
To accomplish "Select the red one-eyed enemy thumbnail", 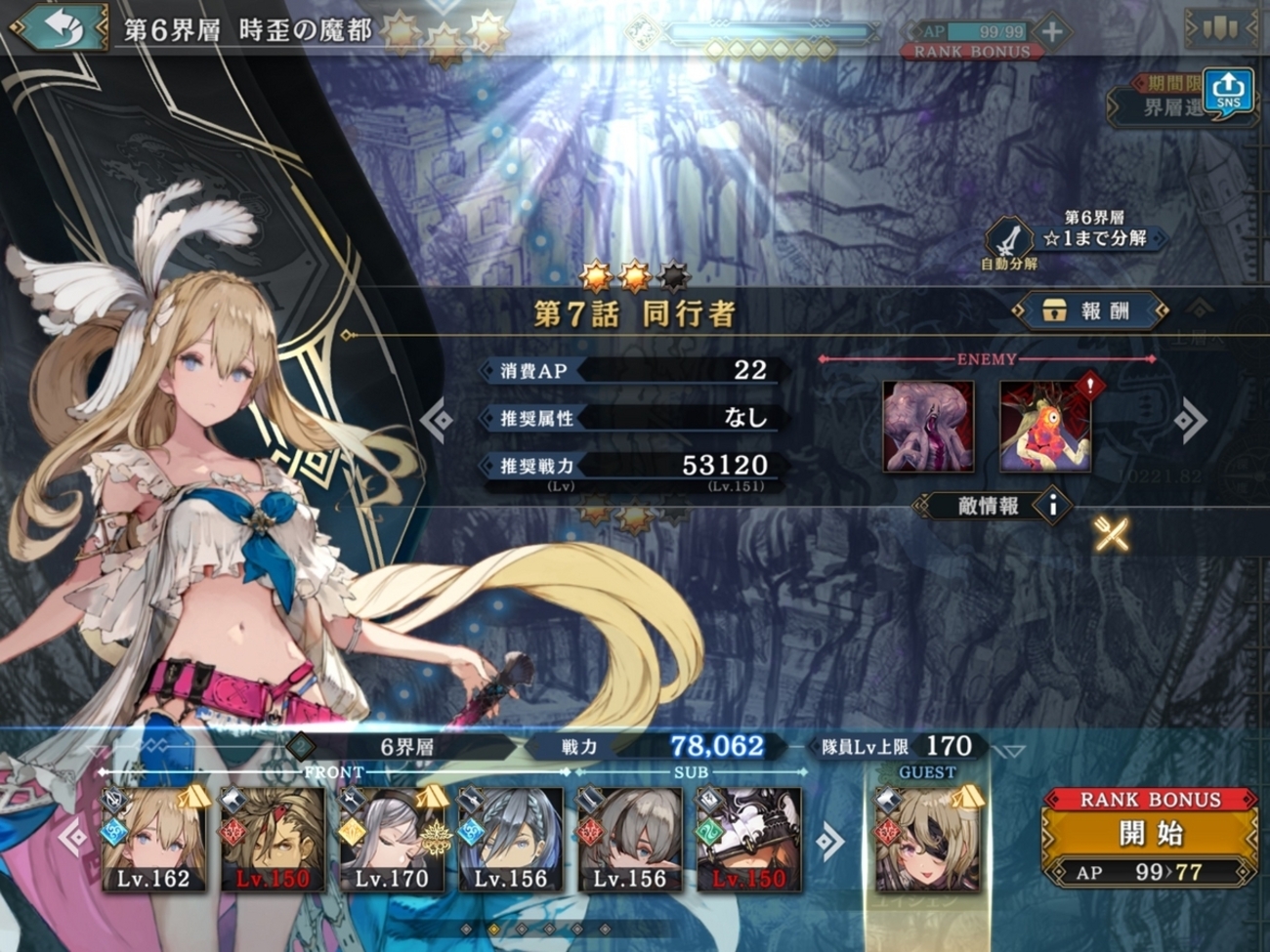I will (1045, 427).
